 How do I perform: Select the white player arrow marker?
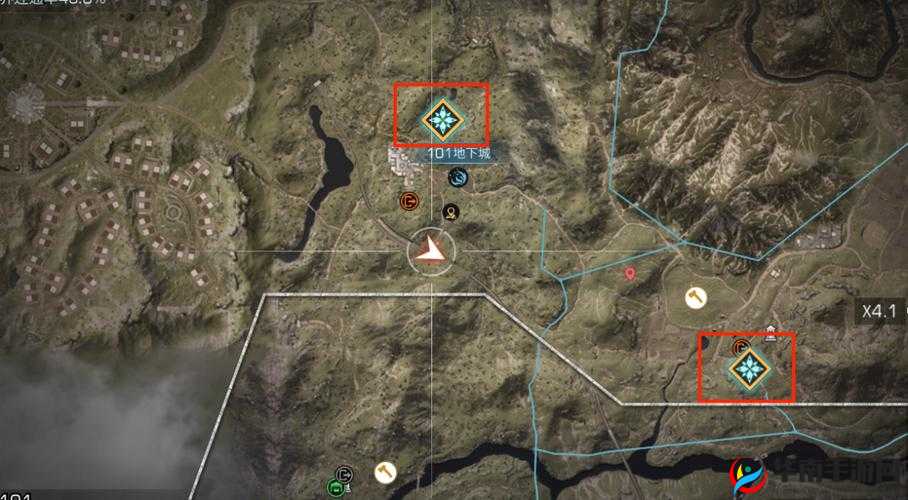point(432,250)
